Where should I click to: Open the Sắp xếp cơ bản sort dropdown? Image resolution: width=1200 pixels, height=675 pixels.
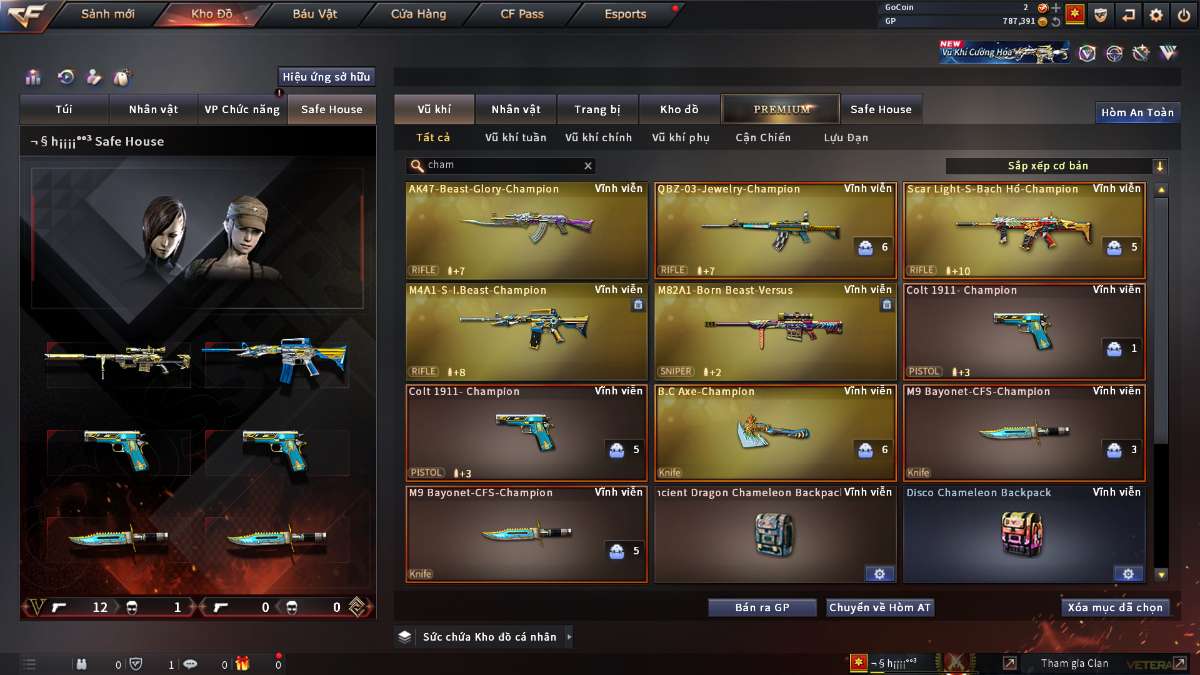point(1056,166)
